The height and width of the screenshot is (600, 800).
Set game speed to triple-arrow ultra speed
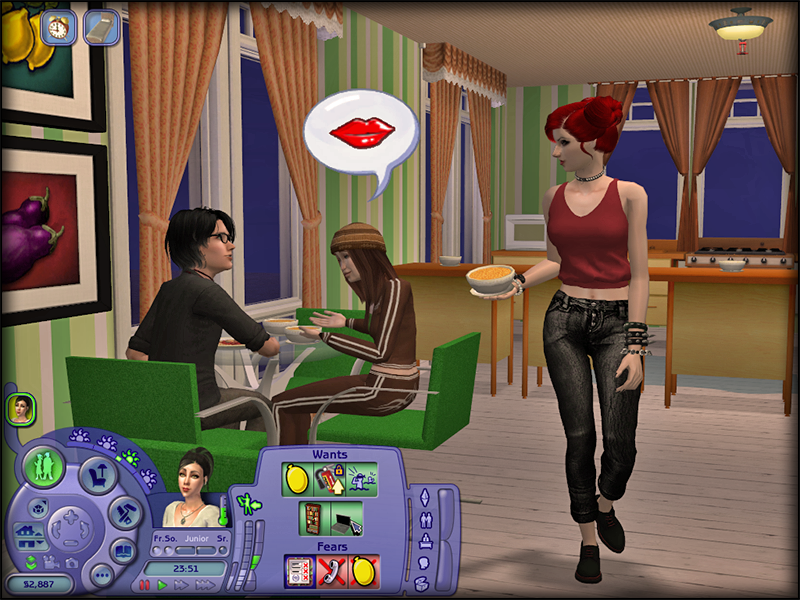[205, 584]
